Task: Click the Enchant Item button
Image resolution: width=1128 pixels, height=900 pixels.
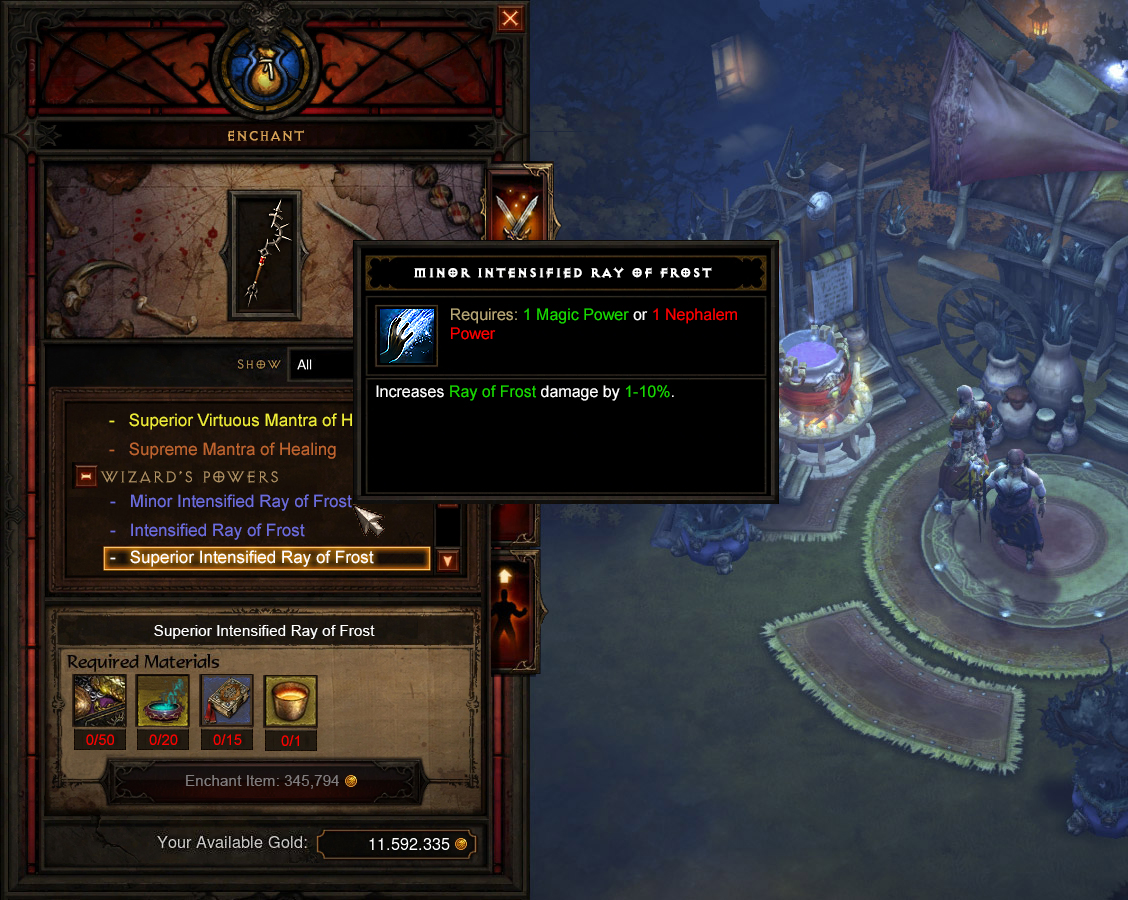Action: (264, 781)
